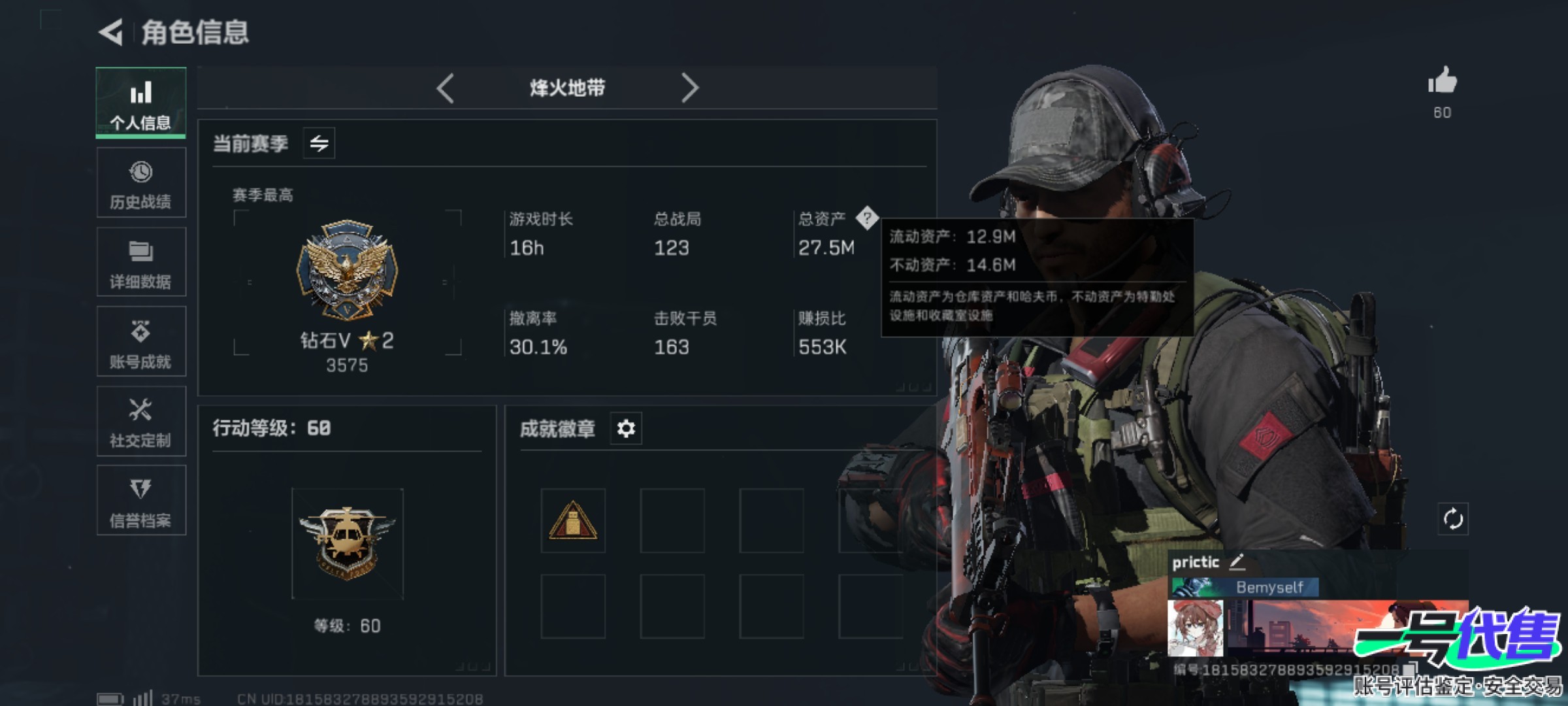Switch to the 个人信息 tab
1568x706 pixels.
[x=140, y=103]
